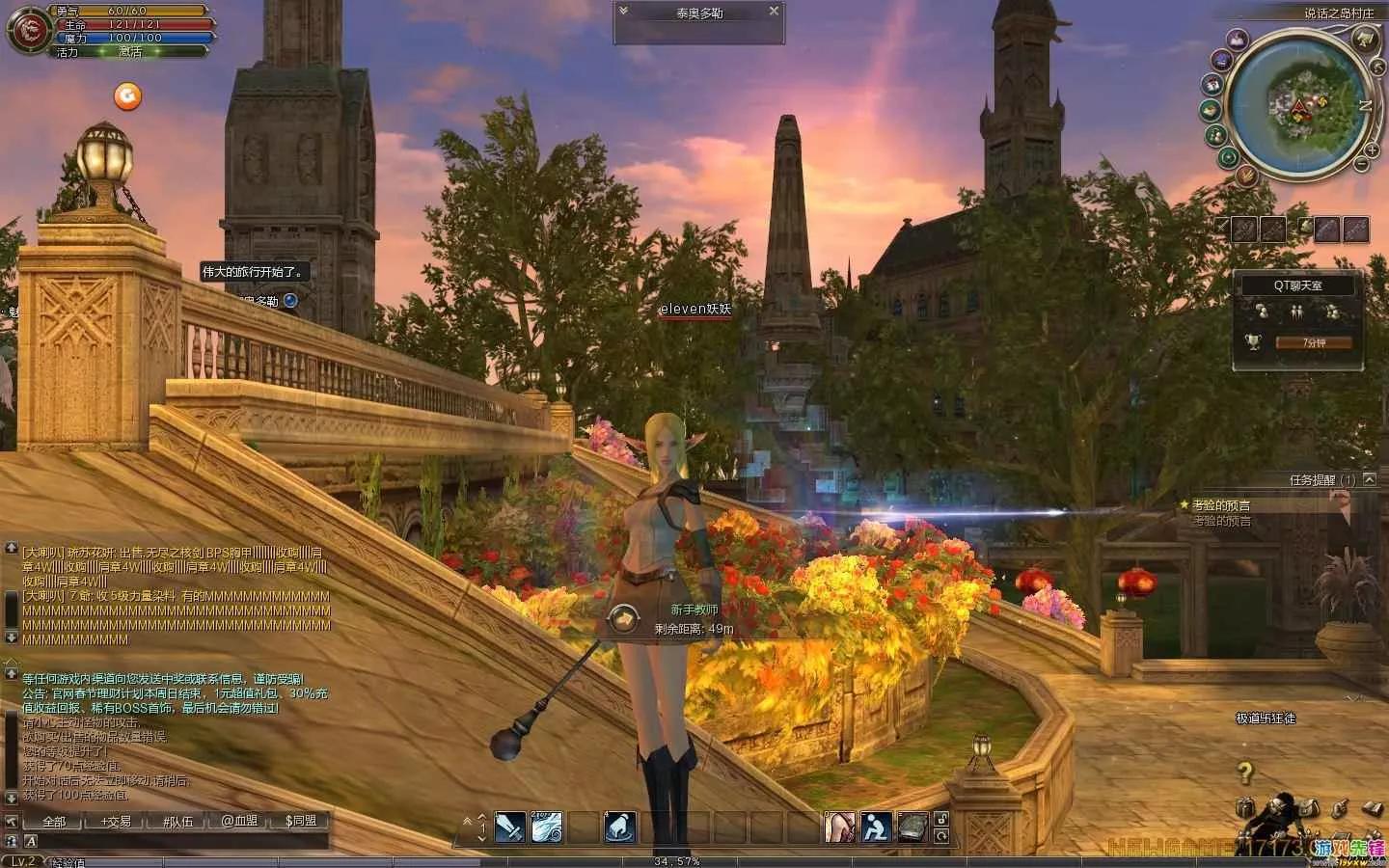Use the white wind swirl skill
Image resolution: width=1389 pixels, height=868 pixels.
pyautogui.click(x=547, y=827)
